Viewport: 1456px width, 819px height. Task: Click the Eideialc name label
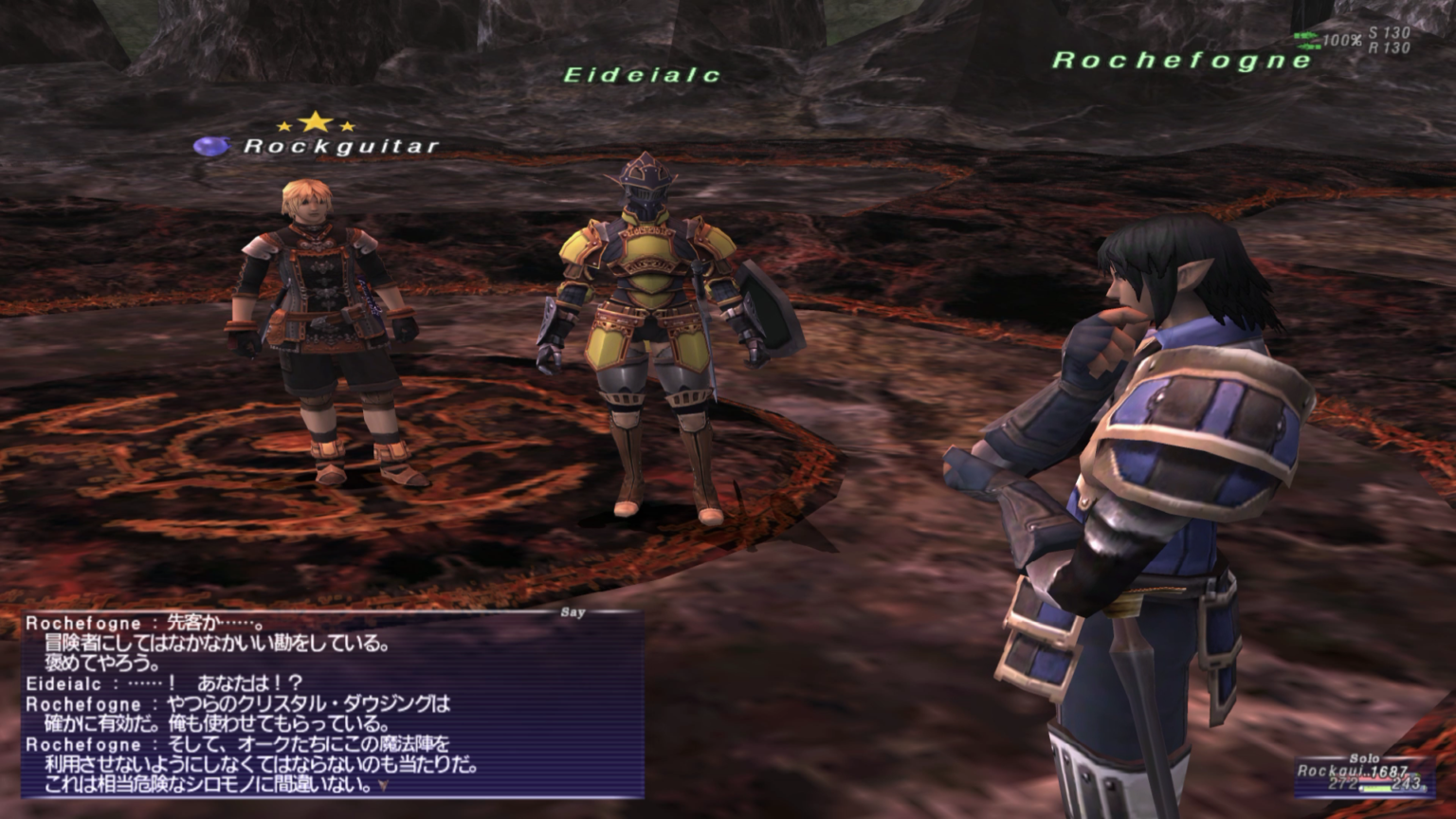click(x=643, y=73)
